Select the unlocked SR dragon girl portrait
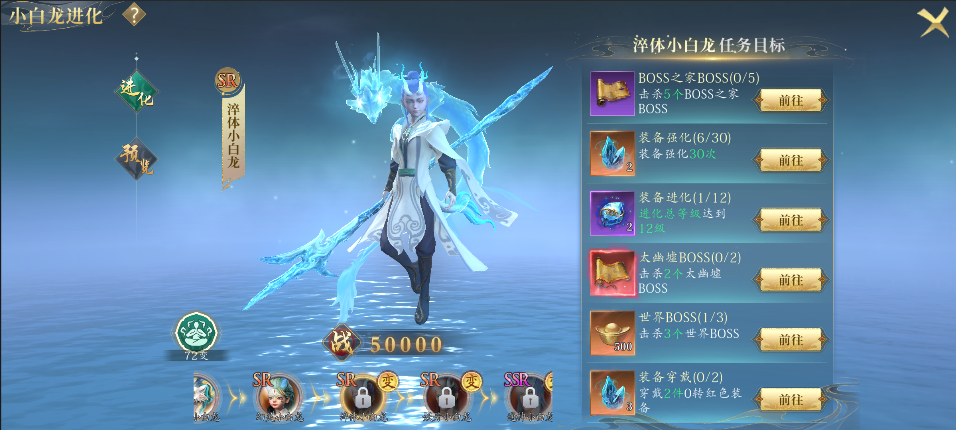Viewport: 956px width, 430px height. (279, 399)
